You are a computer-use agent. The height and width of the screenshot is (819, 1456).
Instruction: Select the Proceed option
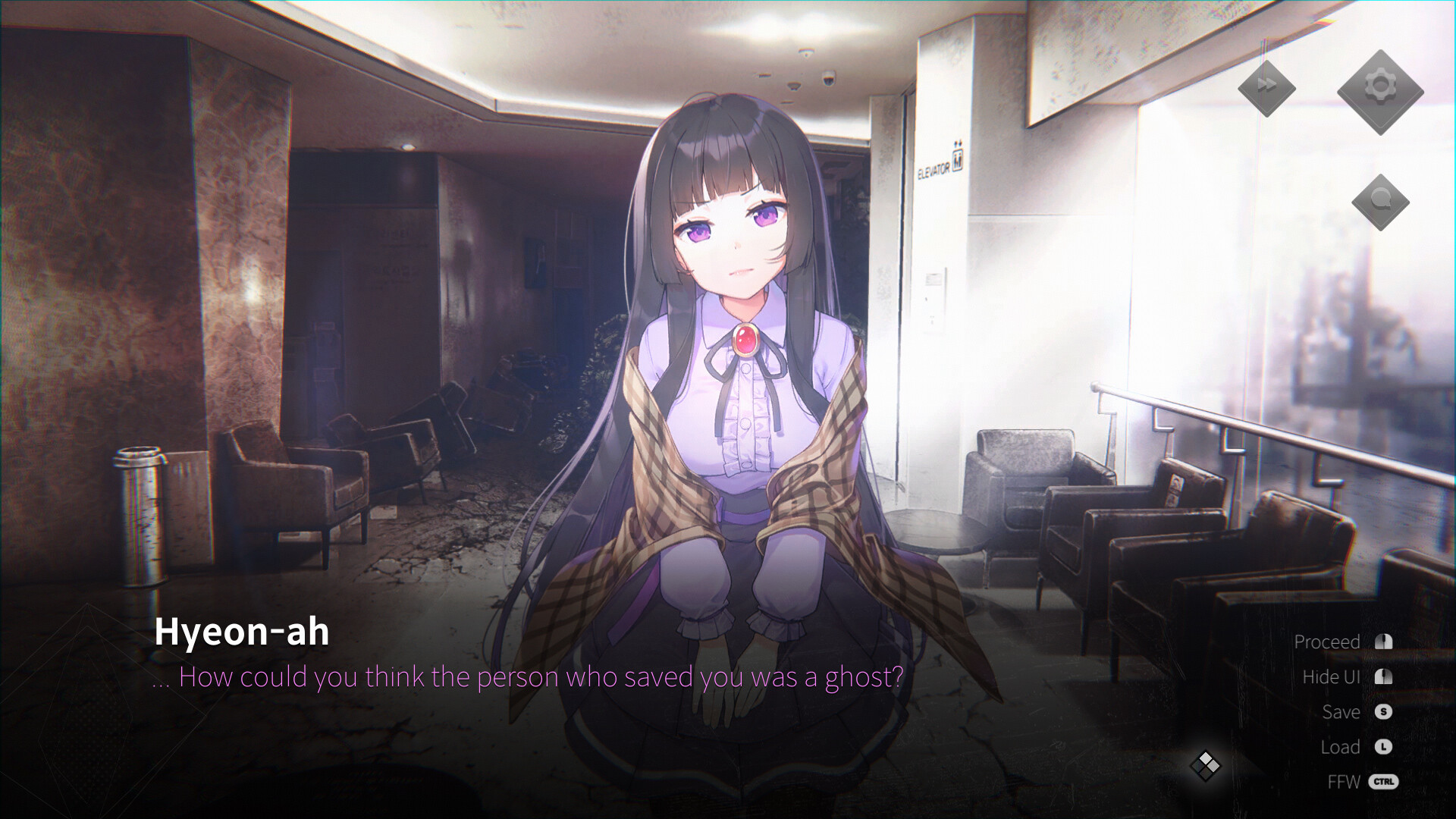1327,642
